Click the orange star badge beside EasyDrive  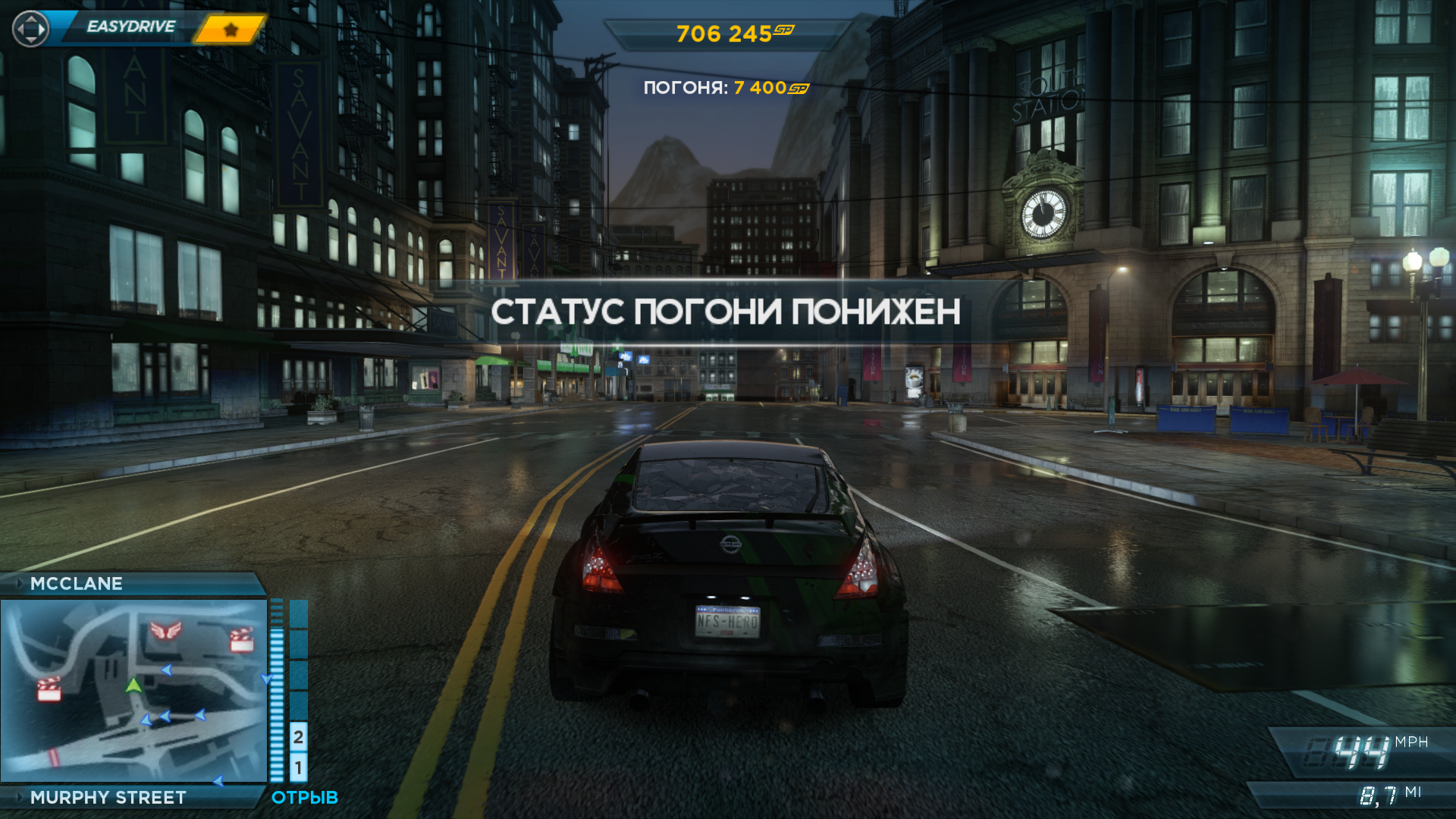click(231, 30)
